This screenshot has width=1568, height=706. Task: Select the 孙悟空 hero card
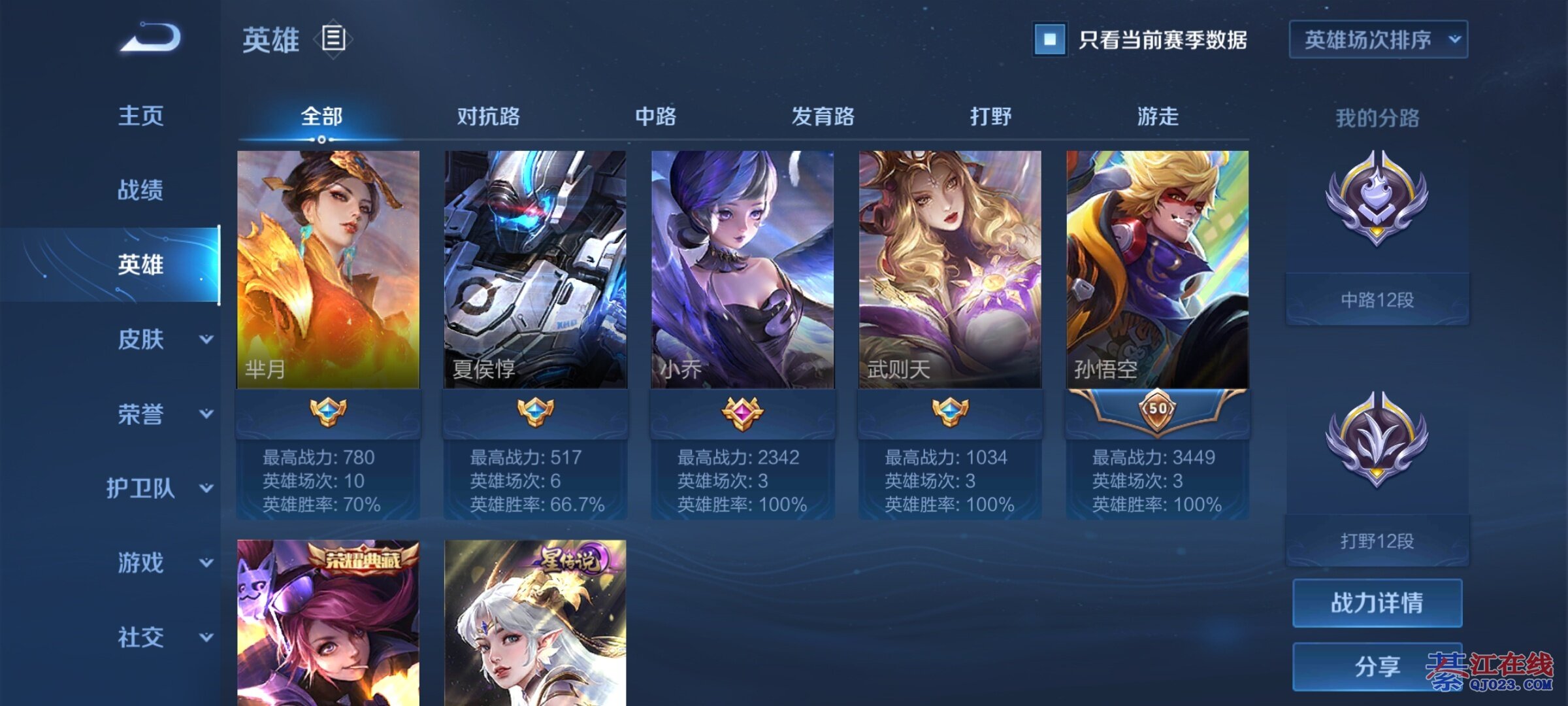(1157, 270)
